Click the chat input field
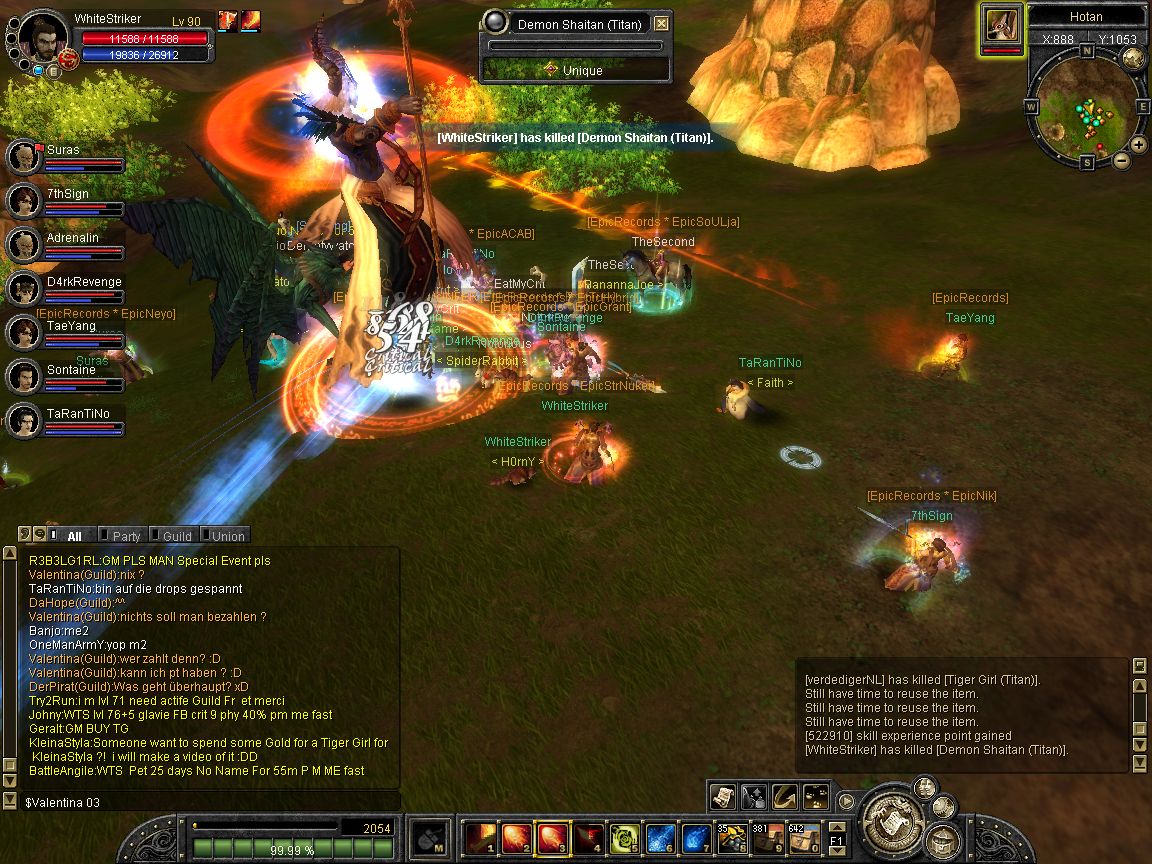 200,802
